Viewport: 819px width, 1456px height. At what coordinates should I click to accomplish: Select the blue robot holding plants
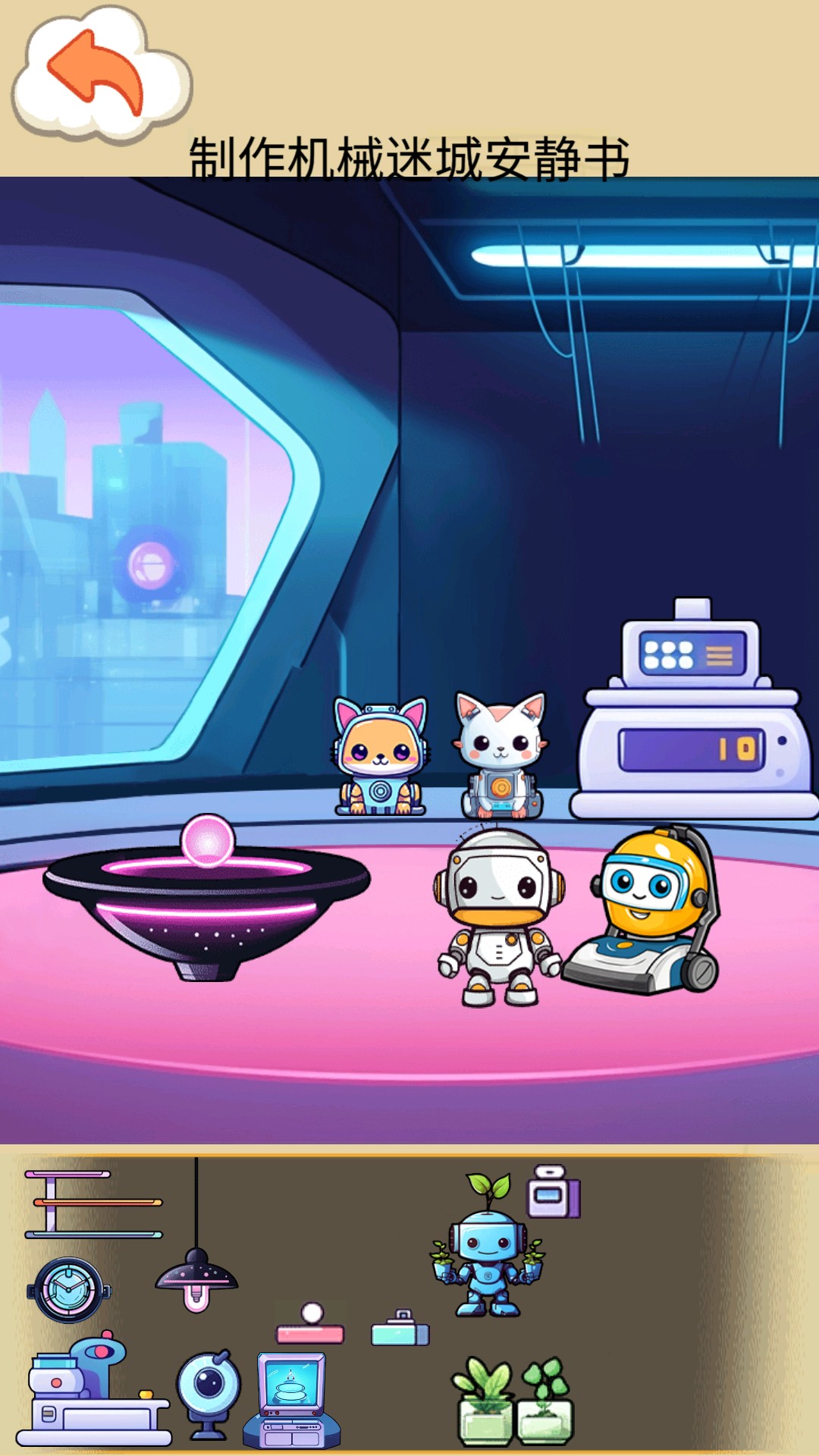488,1251
